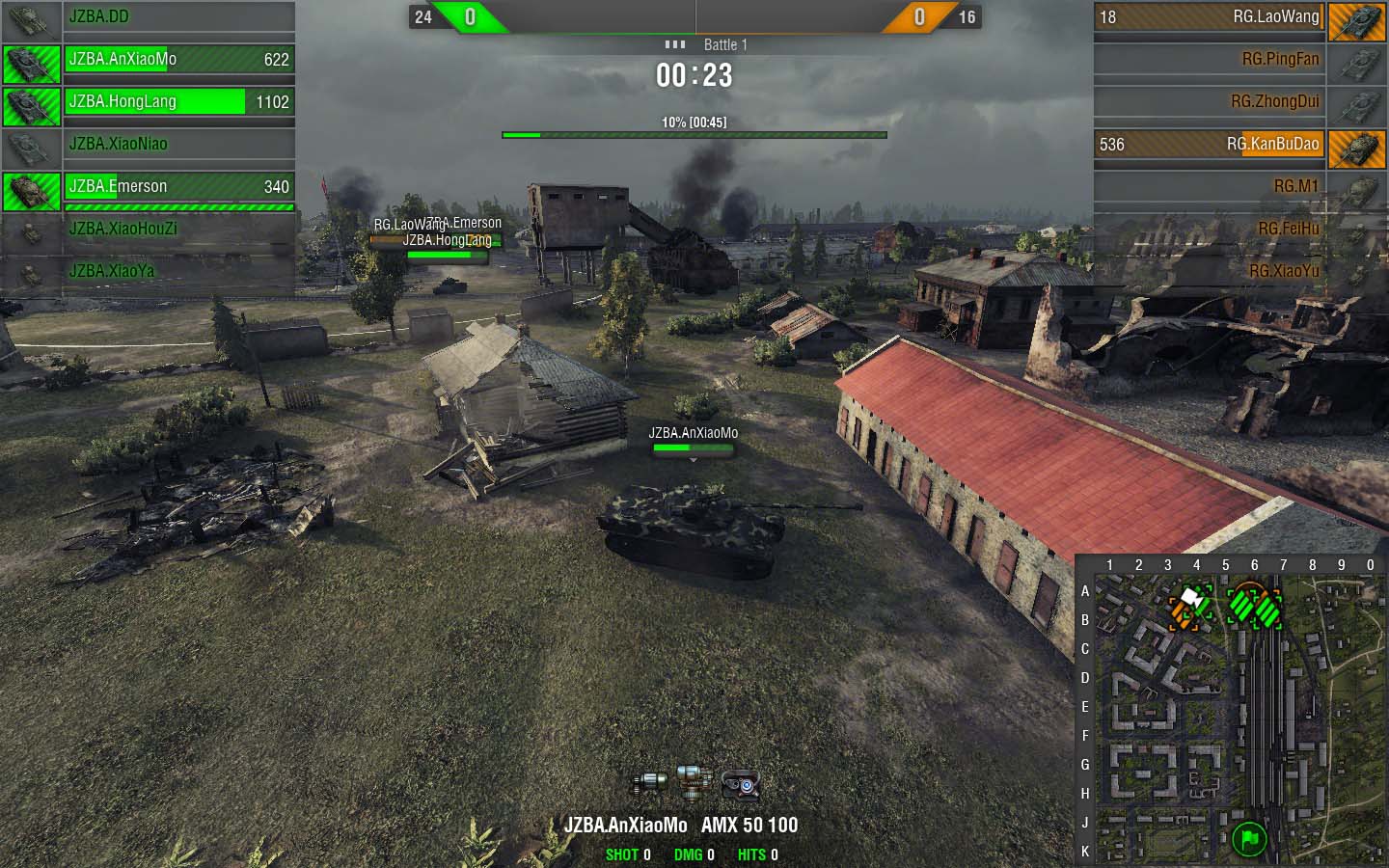Select JZBA.XiaoYa player entry
1389x868 pixels.
tap(178, 272)
